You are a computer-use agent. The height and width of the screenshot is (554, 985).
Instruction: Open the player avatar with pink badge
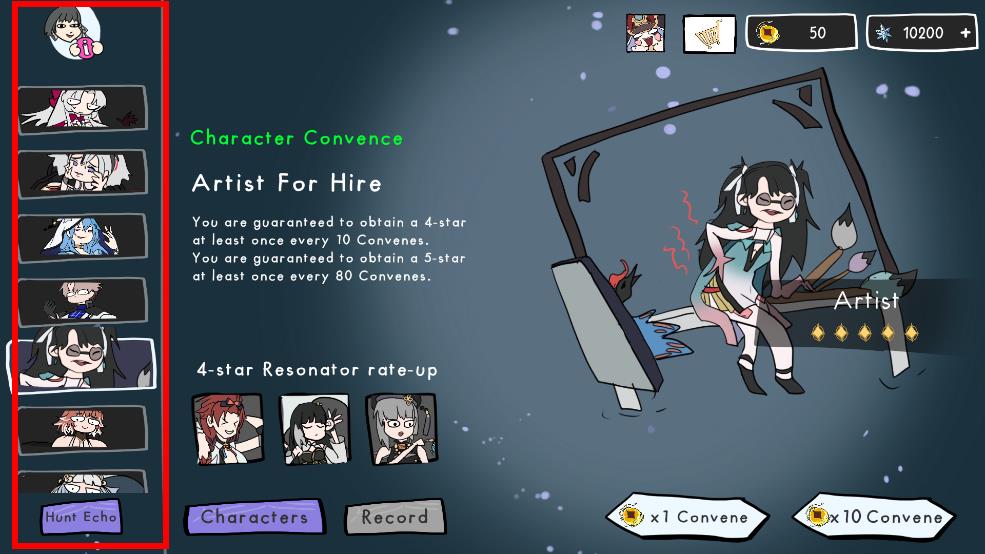point(73,33)
